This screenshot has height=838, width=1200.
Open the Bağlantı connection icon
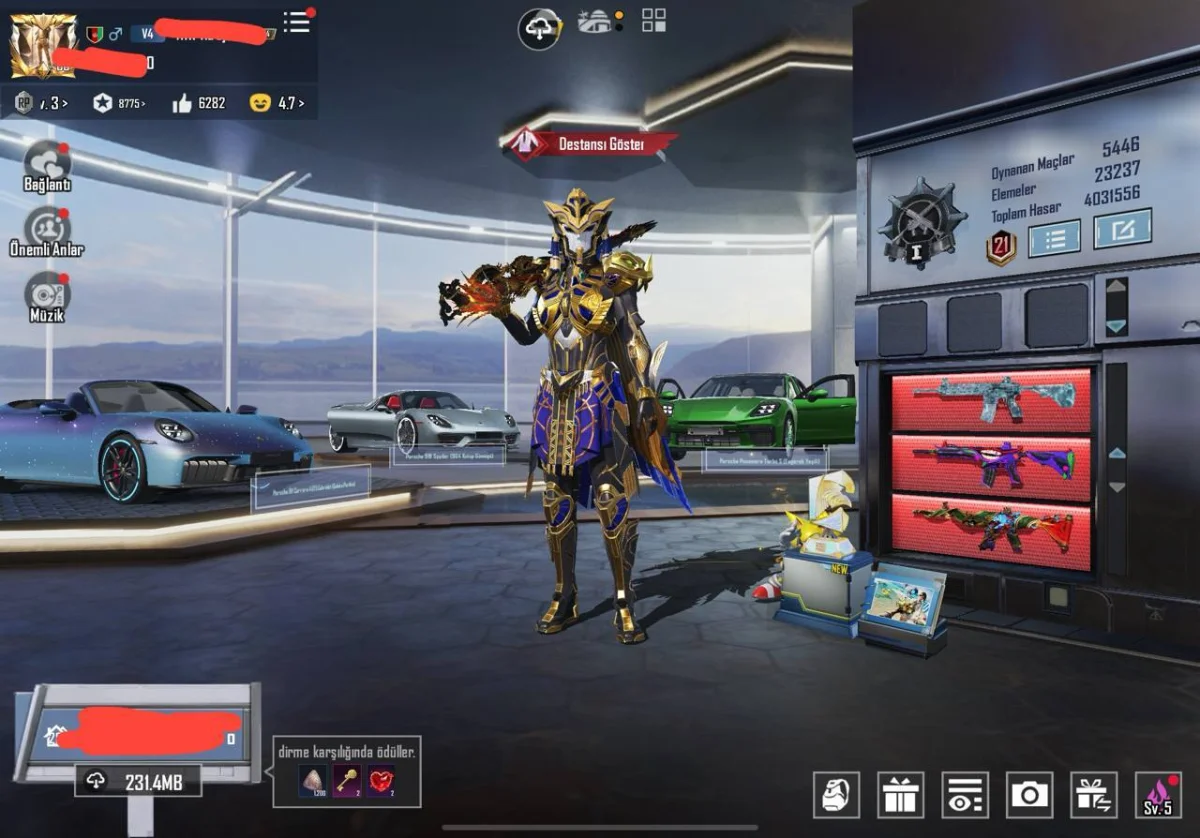coord(47,164)
